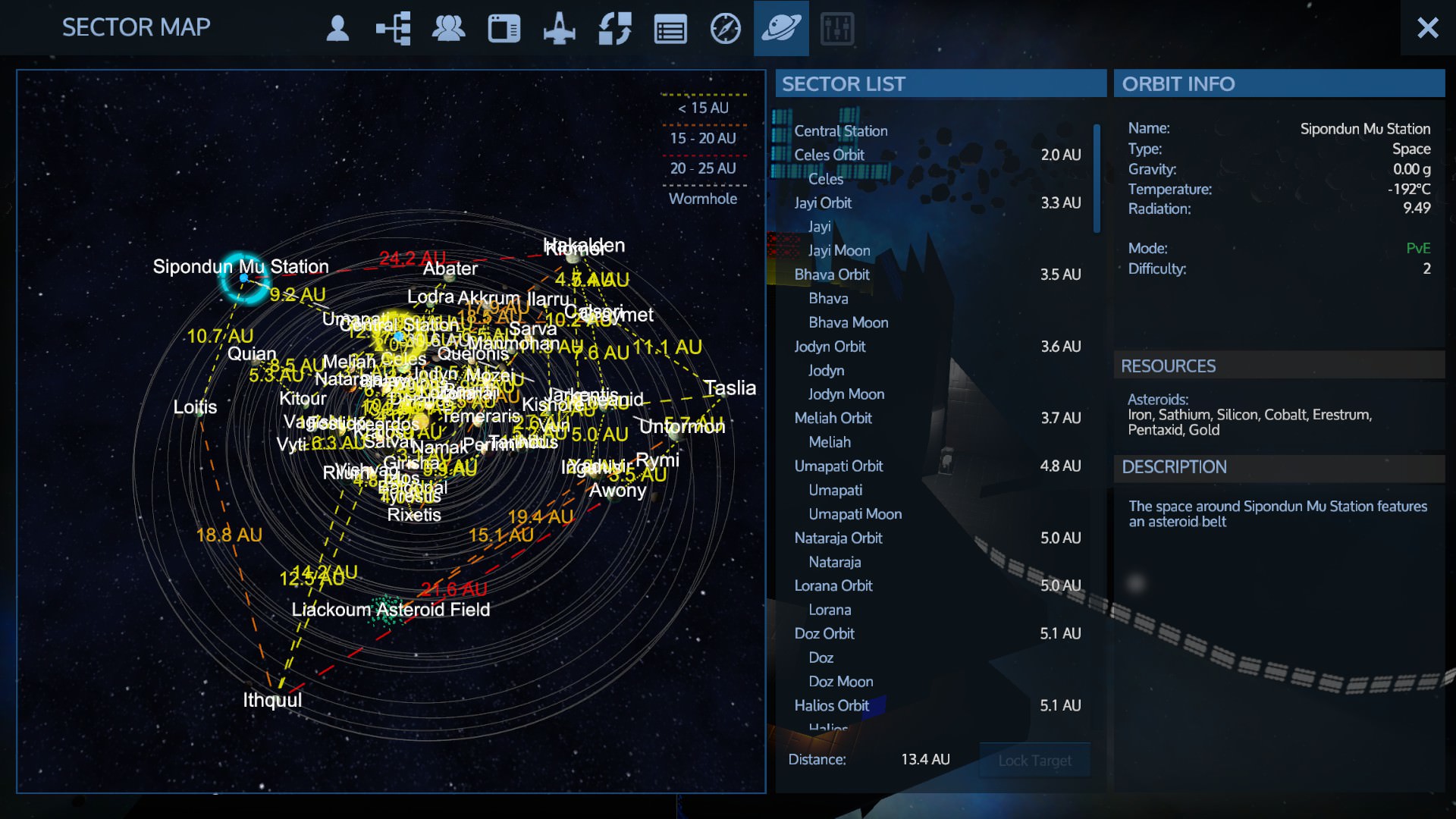Switch to the group members tab

(448, 29)
